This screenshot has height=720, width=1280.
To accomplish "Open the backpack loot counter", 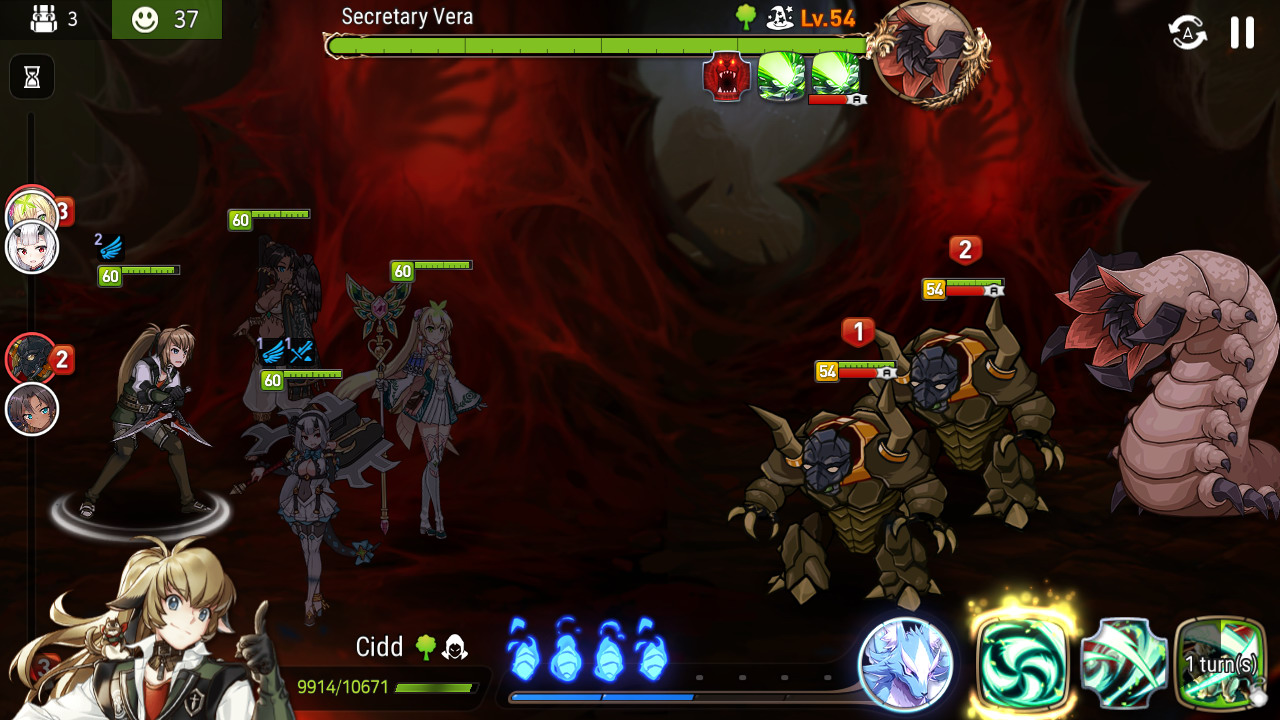I will pos(55,19).
